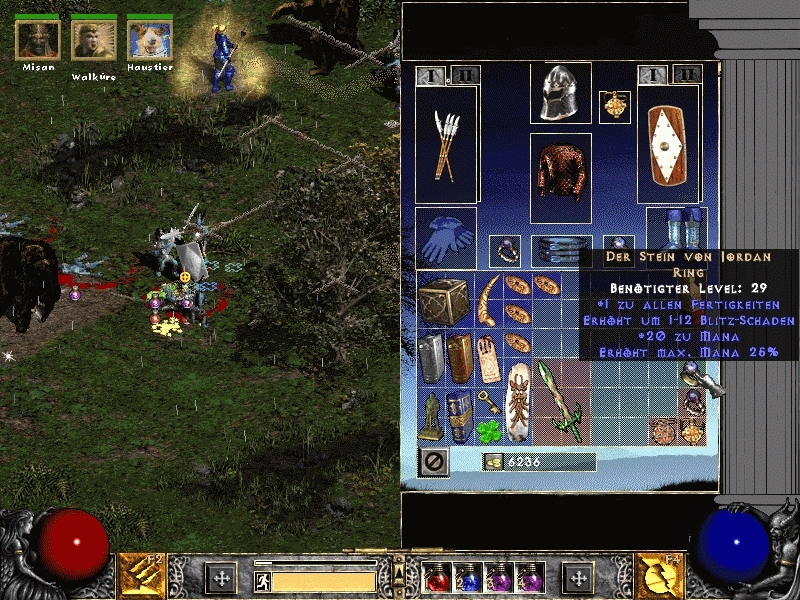This screenshot has height=600, width=800.
Task: Pick up the green sword in inventory
Action: (559, 402)
